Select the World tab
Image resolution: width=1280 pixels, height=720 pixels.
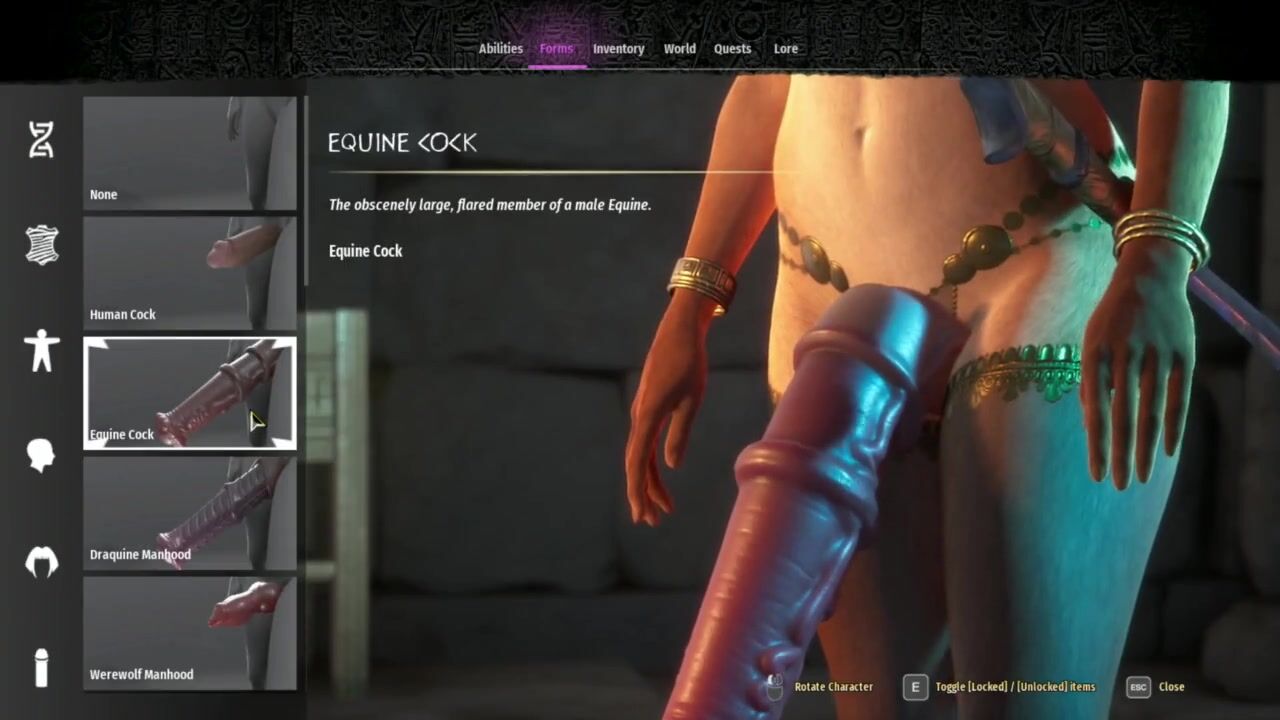coord(679,48)
